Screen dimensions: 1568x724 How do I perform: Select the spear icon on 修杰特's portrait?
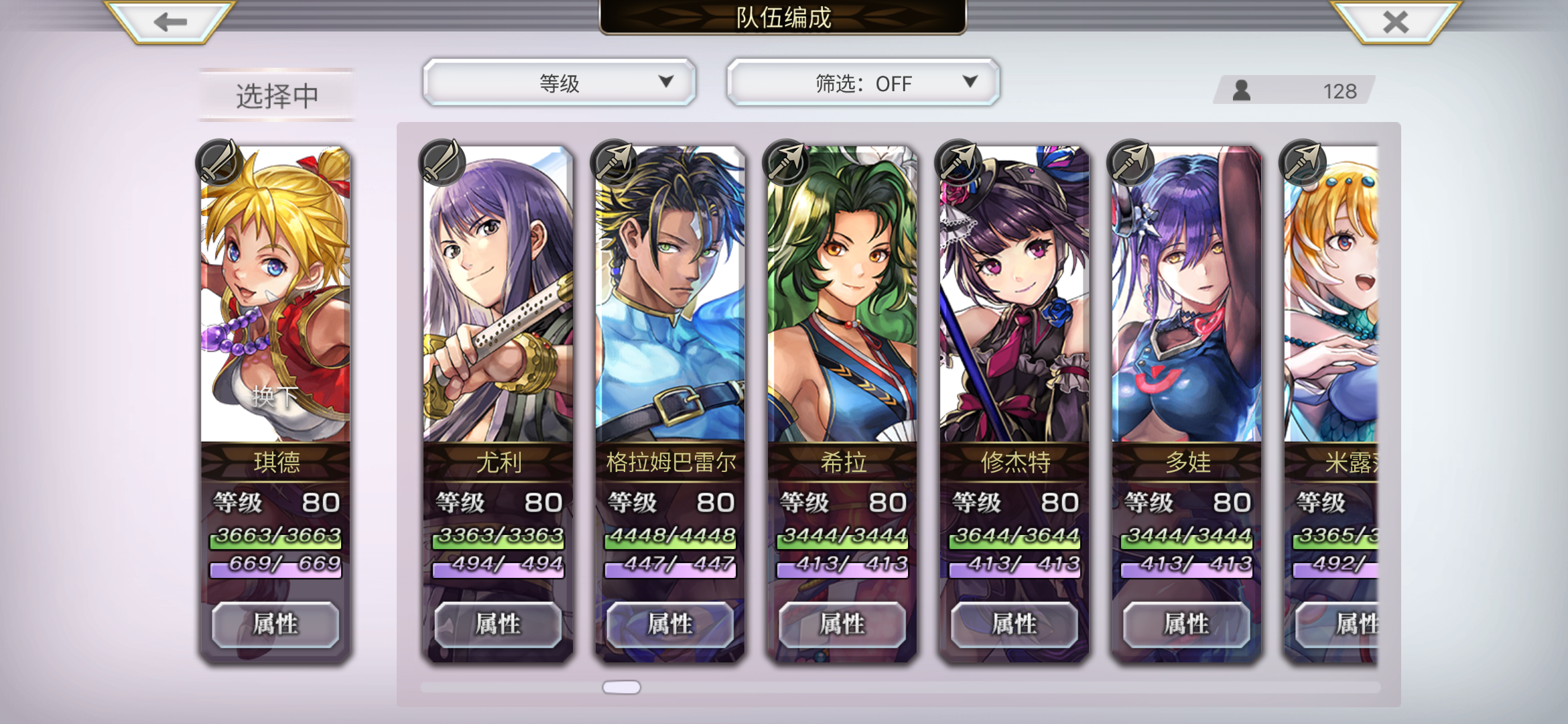point(958,161)
